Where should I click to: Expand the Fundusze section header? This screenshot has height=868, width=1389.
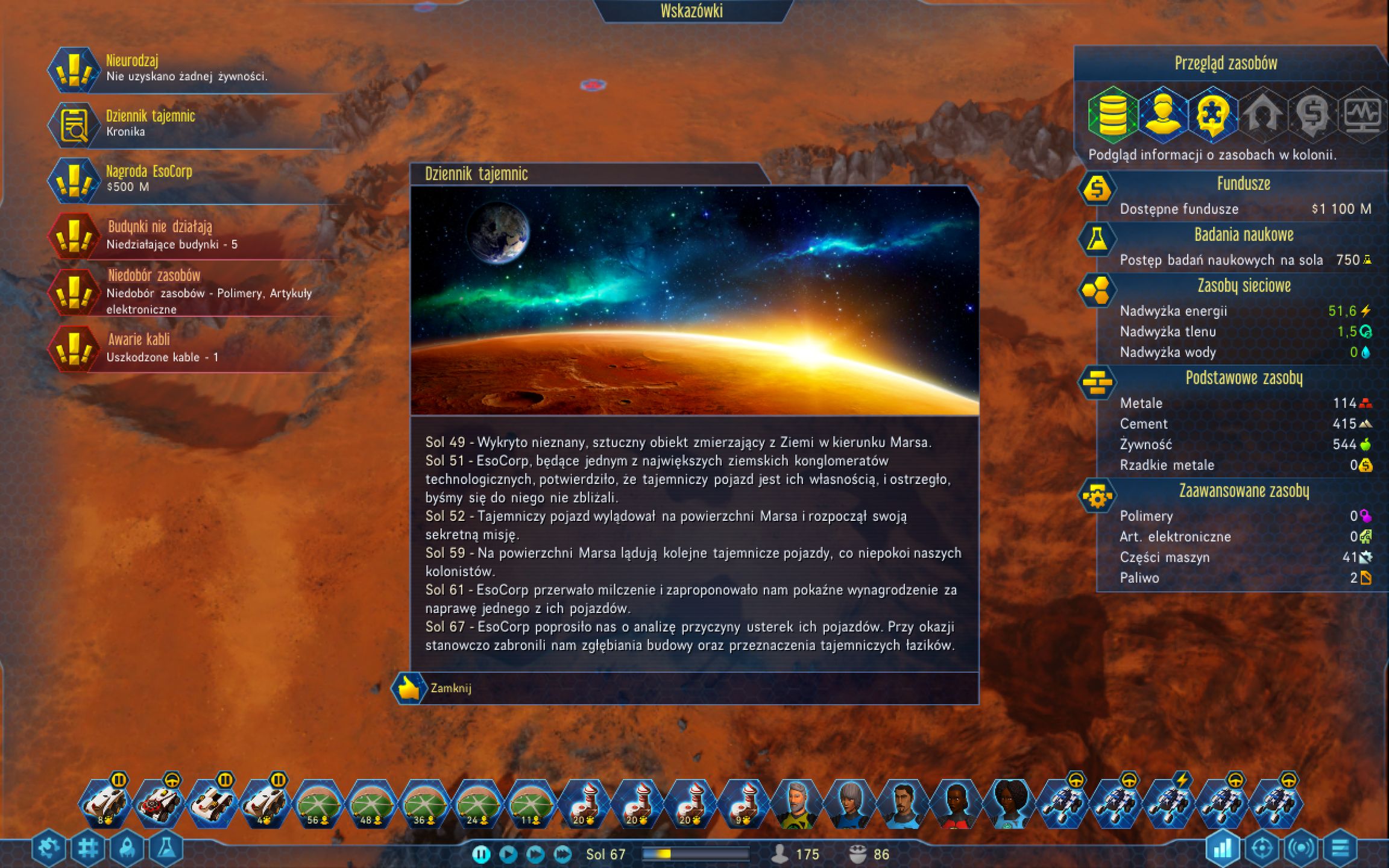(x=1244, y=184)
